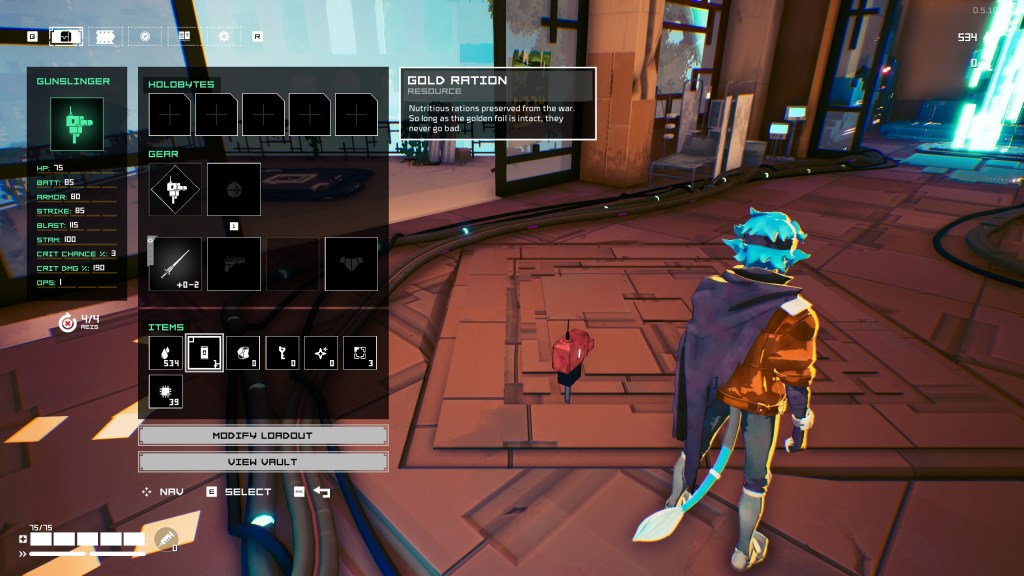Open View Vault

[x=263, y=462]
